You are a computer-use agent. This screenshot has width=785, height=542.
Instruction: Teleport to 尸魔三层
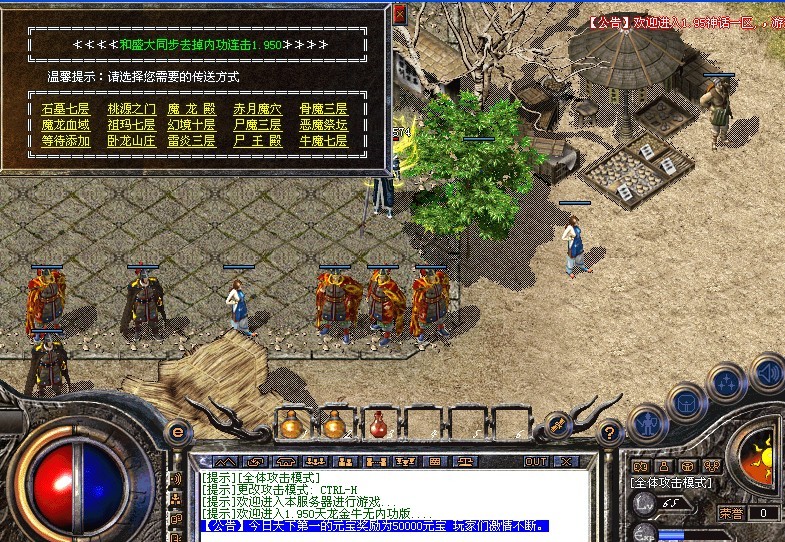257,124
